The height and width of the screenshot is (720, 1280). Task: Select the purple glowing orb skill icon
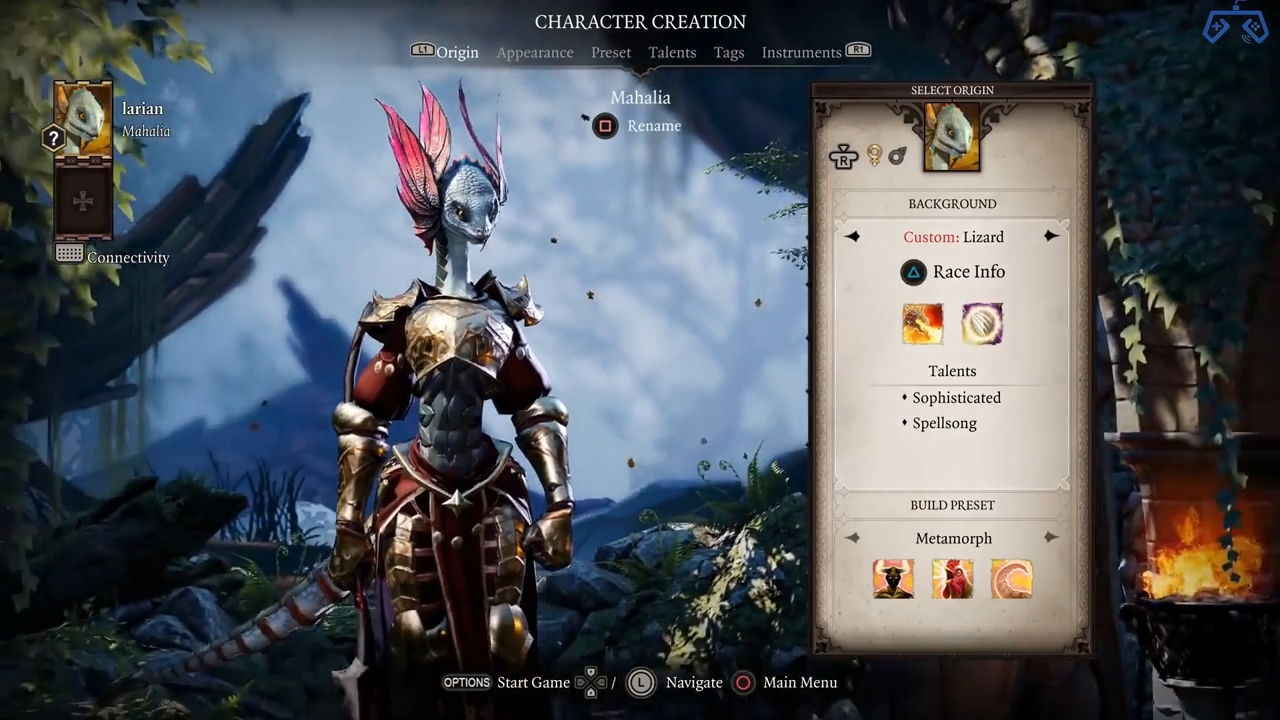pyautogui.click(x=982, y=324)
